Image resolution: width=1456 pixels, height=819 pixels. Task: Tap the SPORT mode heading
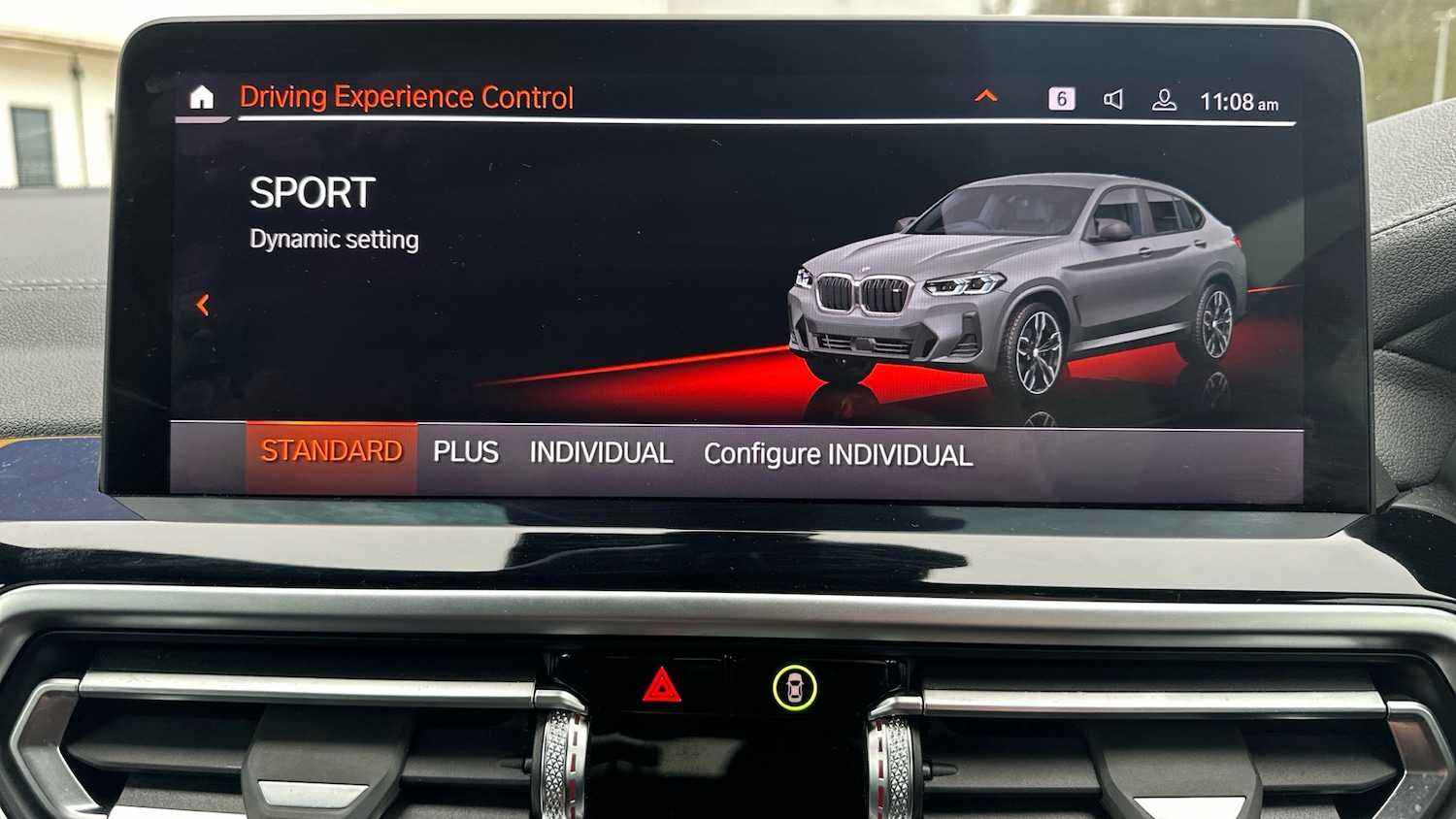313,193
